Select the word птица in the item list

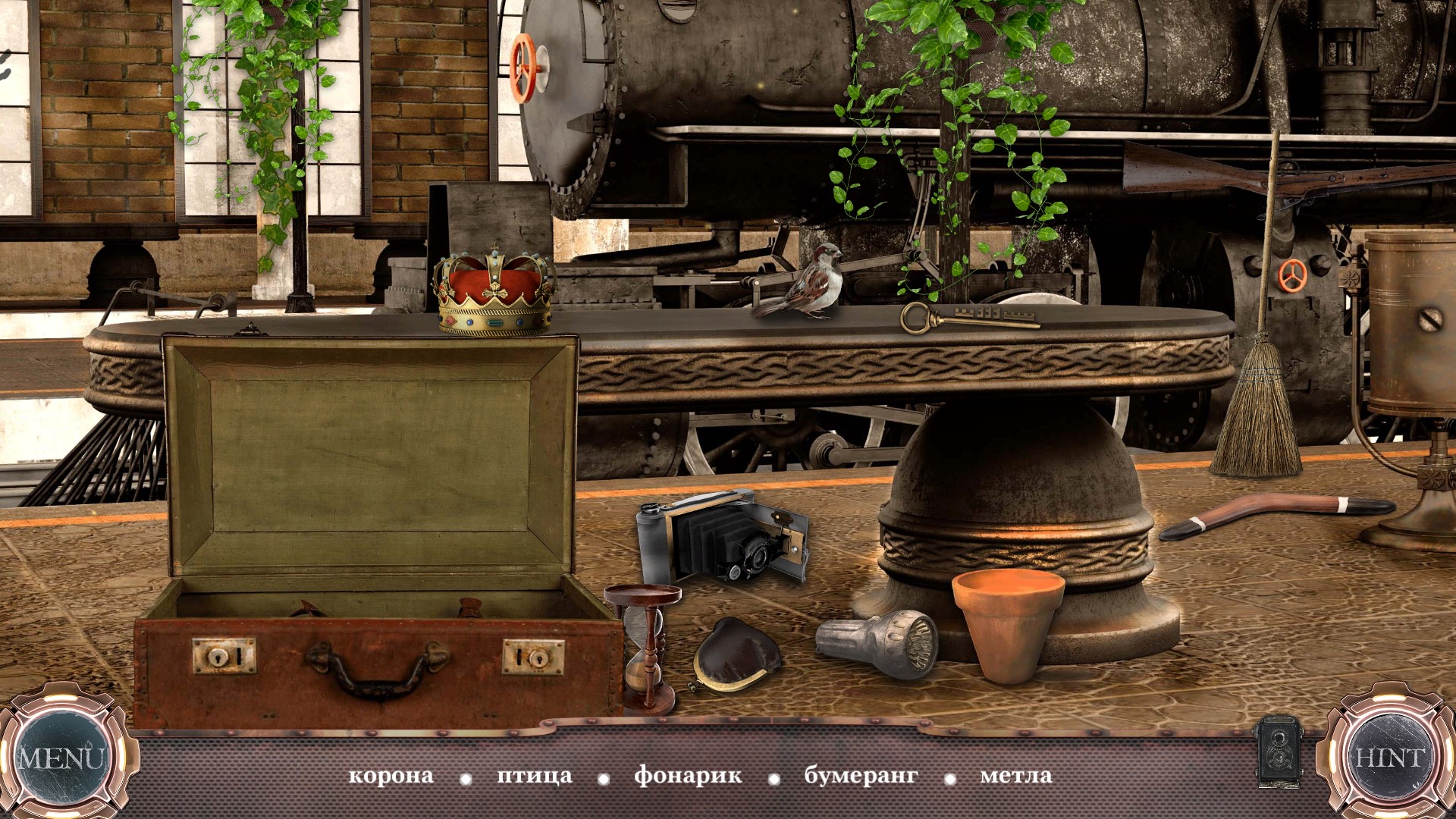tap(534, 776)
